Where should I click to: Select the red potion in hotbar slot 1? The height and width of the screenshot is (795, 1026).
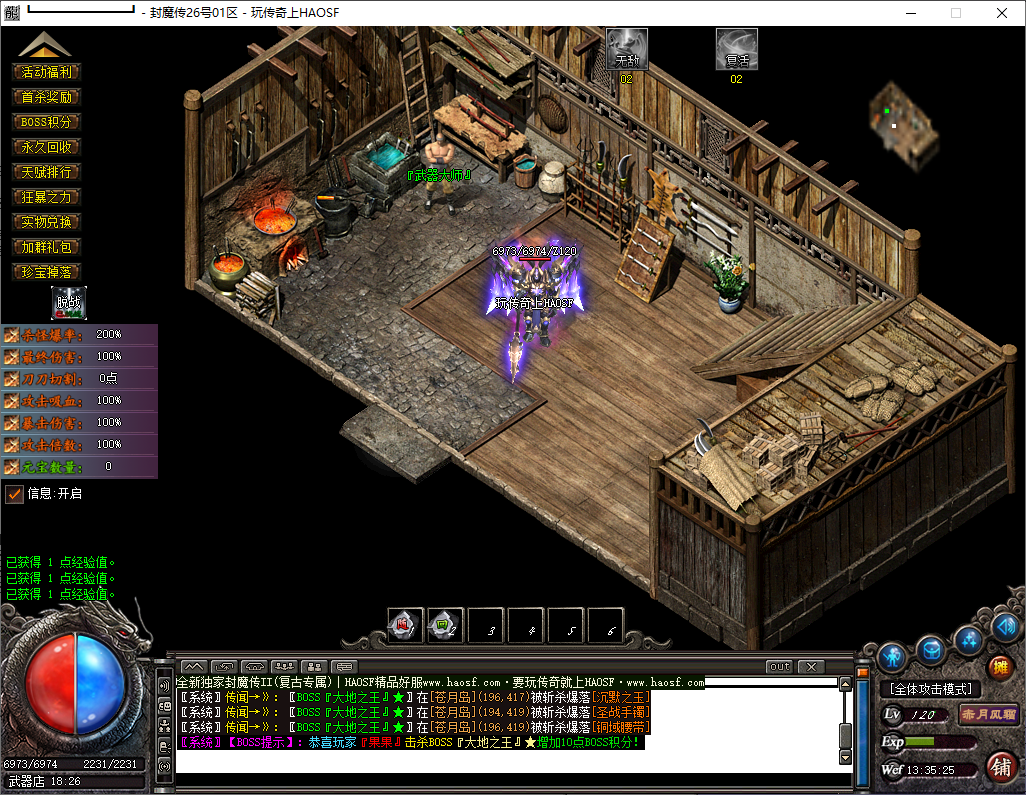(405, 626)
